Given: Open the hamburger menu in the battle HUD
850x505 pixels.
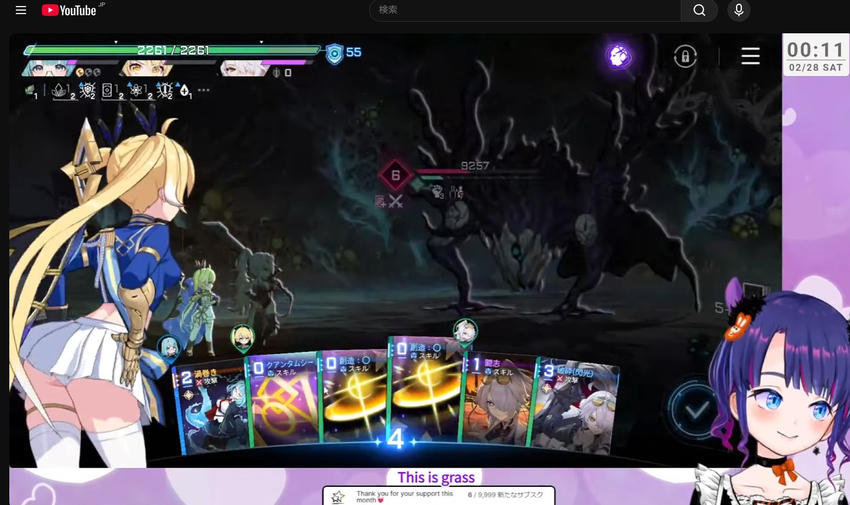Looking at the screenshot, I should (750, 56).
